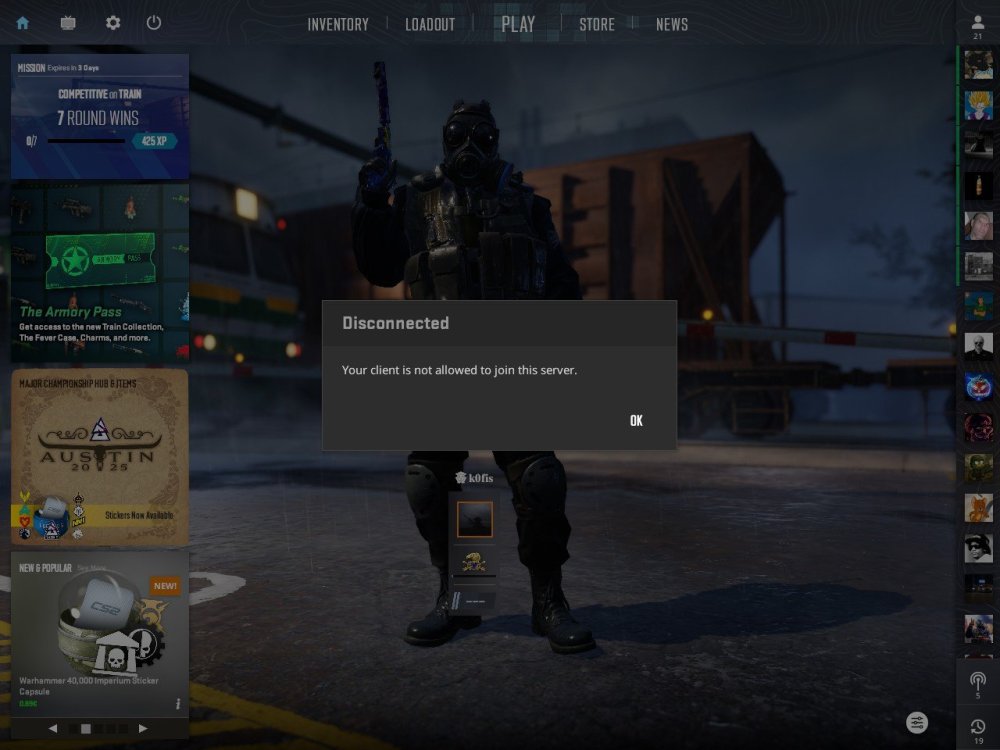Switch to the Loadout tab
The width and height of the screenshot is (1000, 750).
(430, 25)
